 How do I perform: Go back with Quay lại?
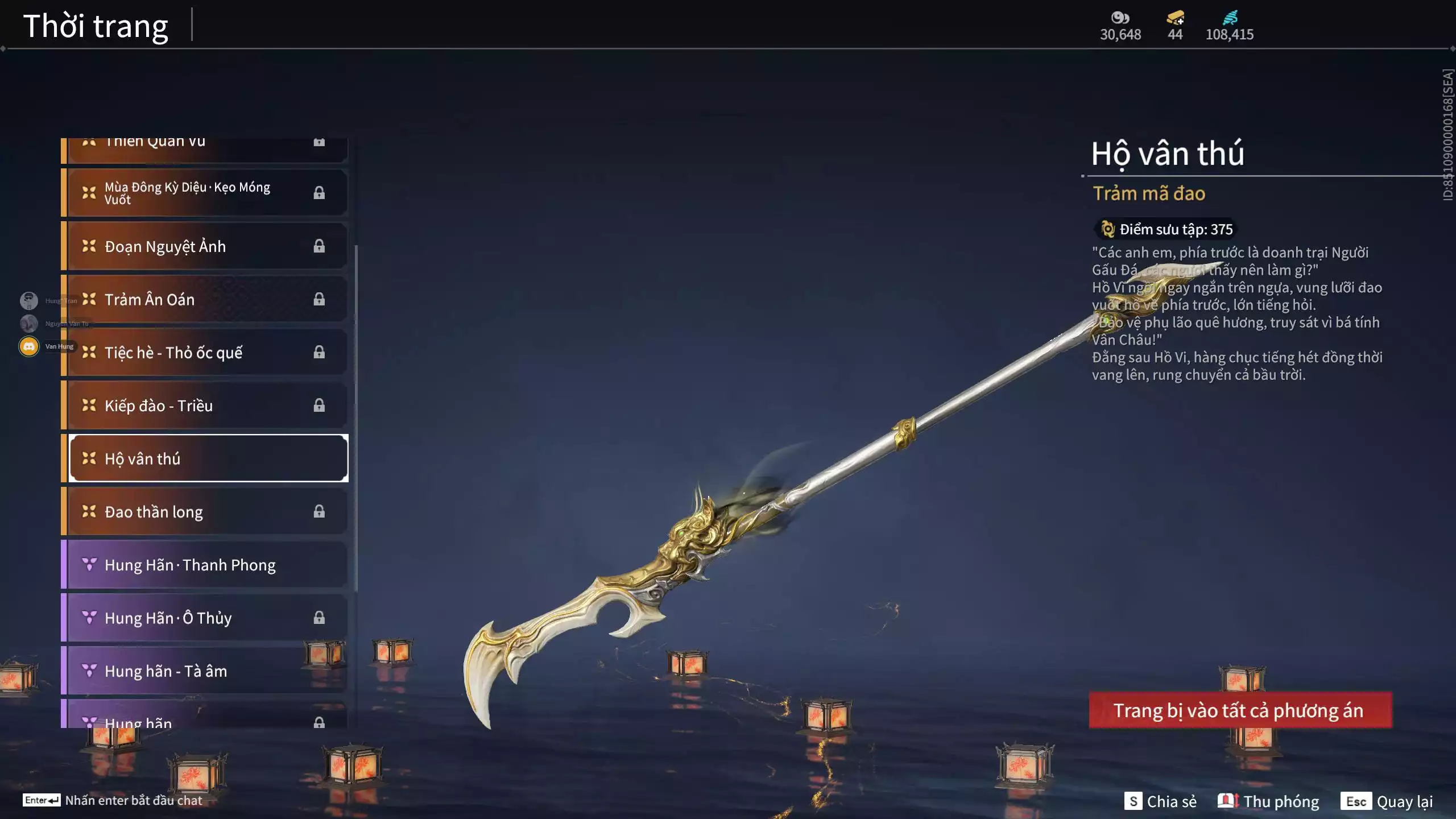click(x=1387, y=801)
